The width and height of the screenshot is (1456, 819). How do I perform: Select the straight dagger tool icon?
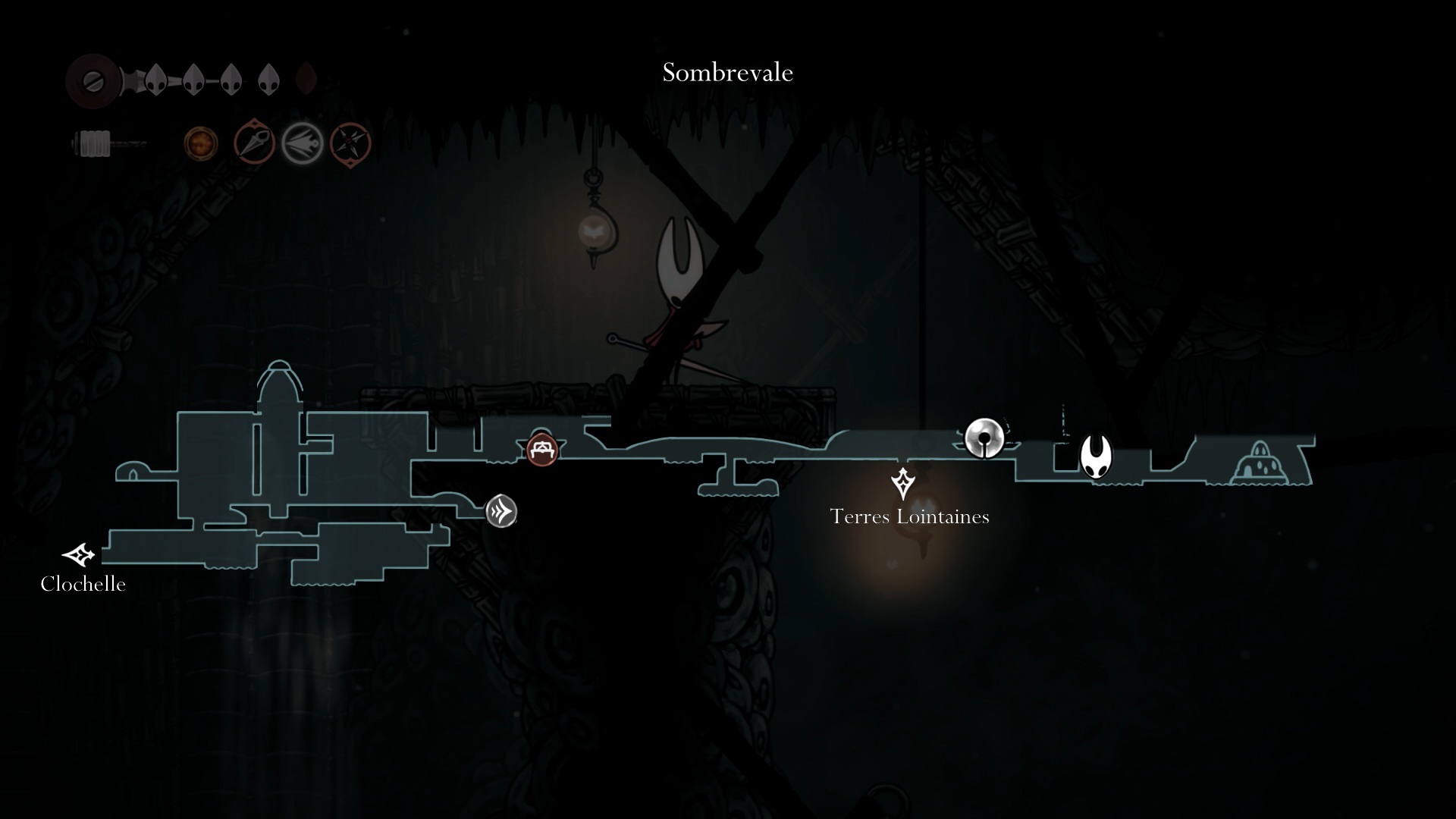[x=254, y=143]
